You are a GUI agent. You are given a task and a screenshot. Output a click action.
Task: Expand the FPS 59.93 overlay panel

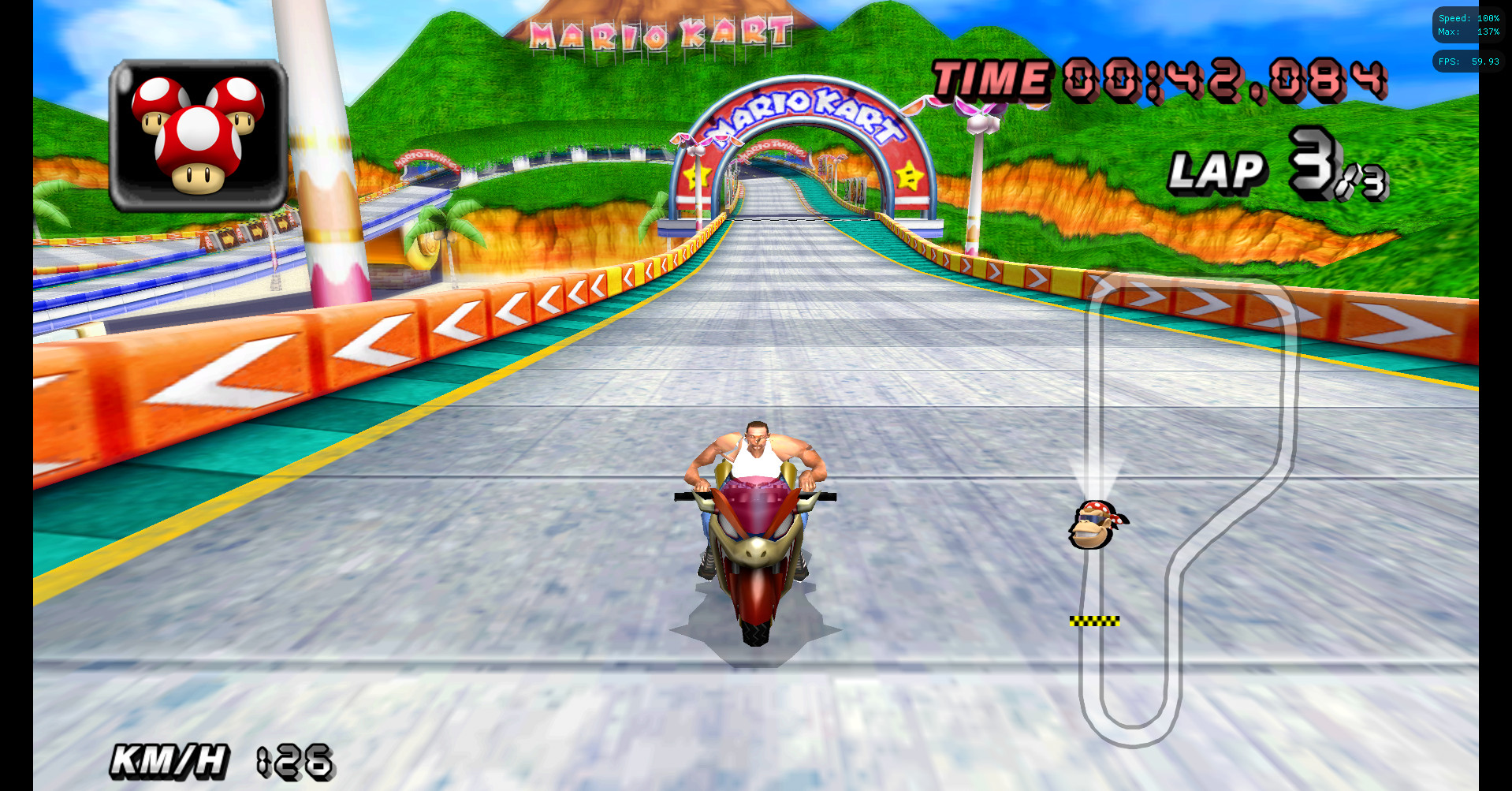click(x=1468, y=62)
